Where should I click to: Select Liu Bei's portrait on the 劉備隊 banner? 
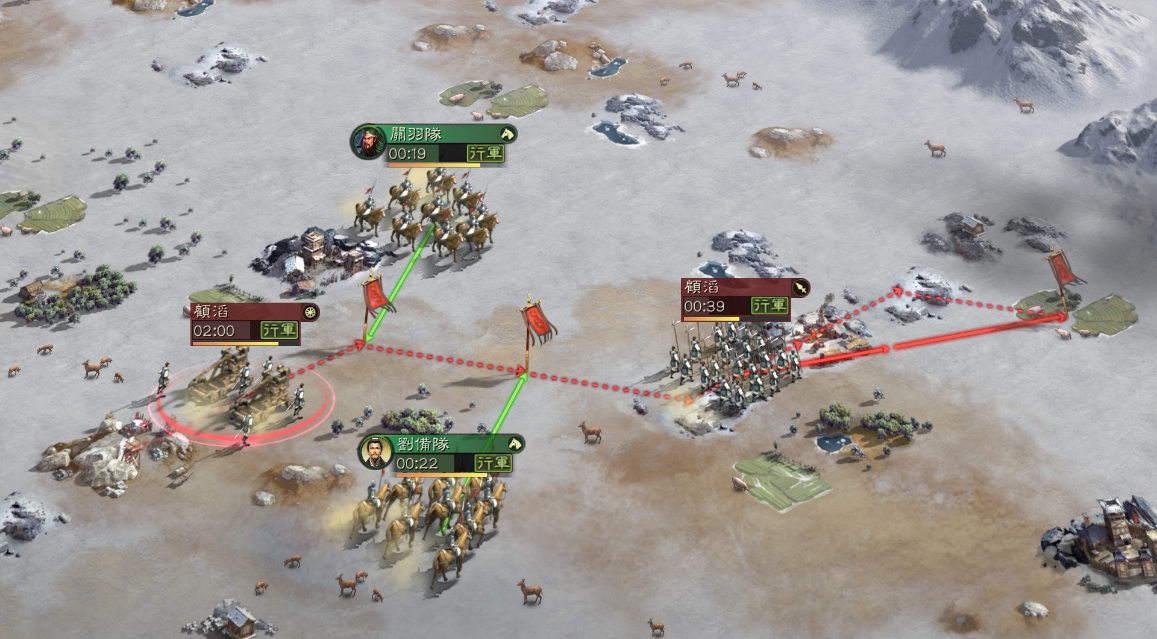click(376, 452)
